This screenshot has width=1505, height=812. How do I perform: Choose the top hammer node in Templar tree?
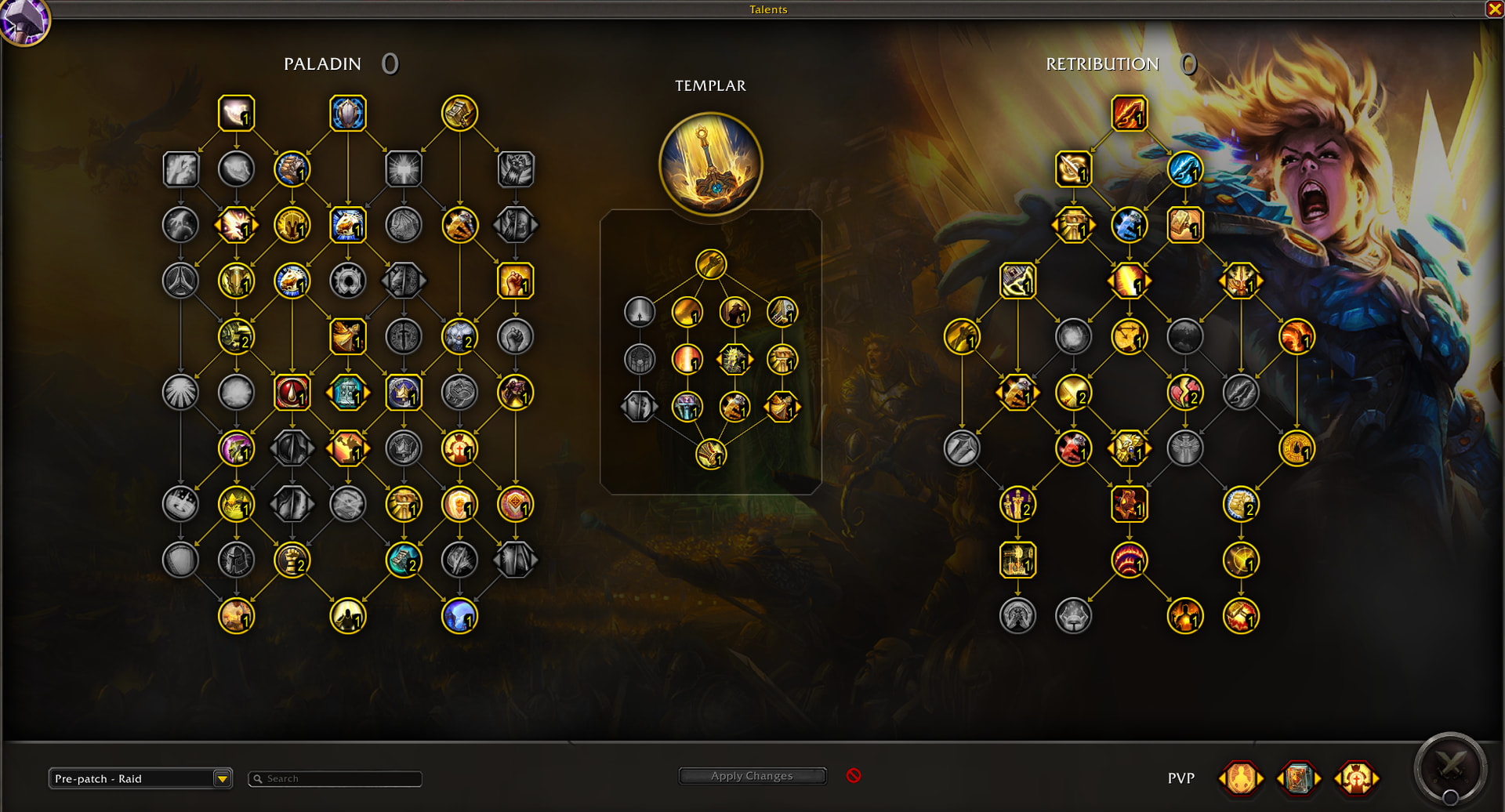click(x=711, y=265)
